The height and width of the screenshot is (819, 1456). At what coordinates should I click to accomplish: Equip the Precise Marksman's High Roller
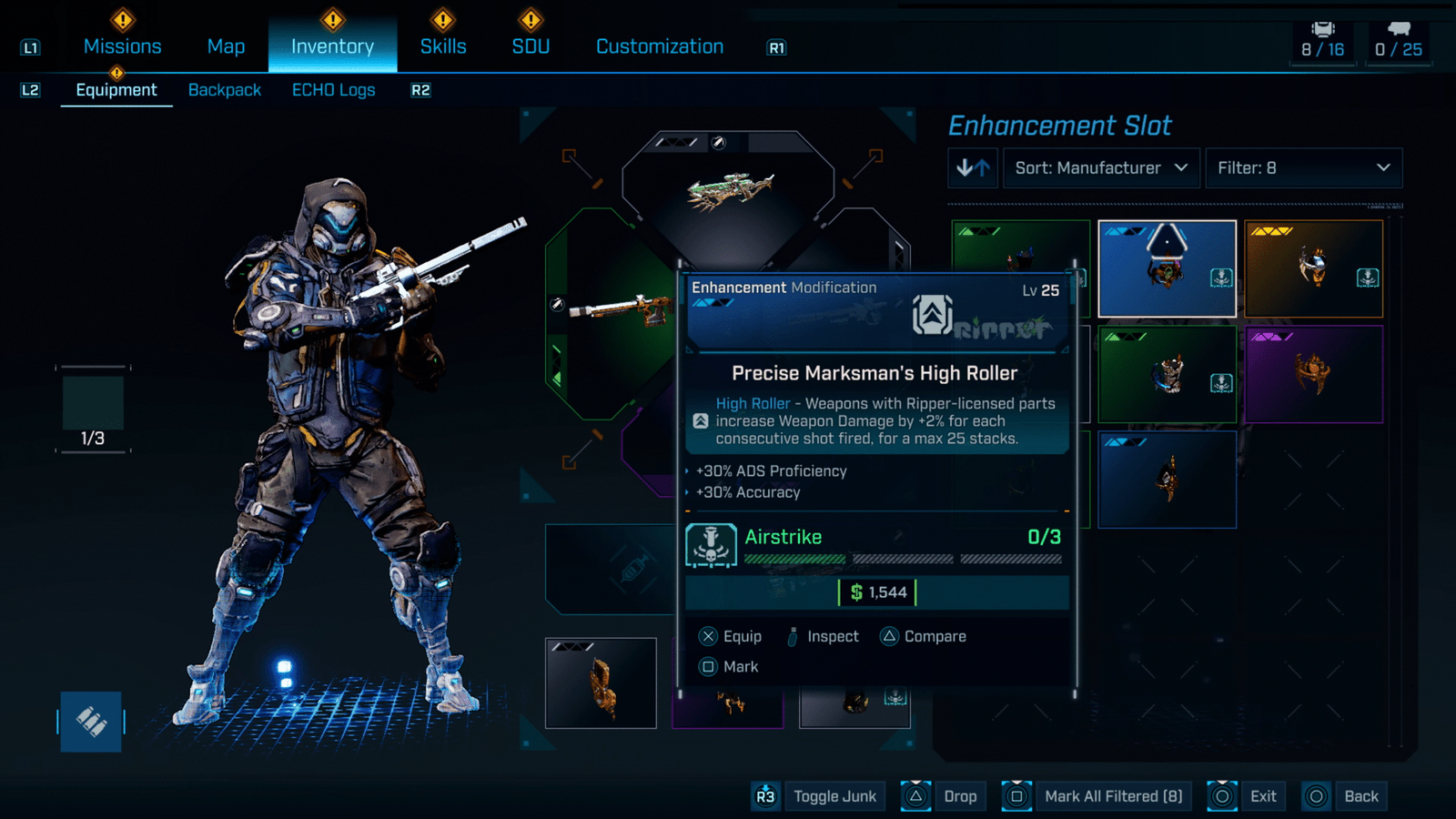click(731, 637)
